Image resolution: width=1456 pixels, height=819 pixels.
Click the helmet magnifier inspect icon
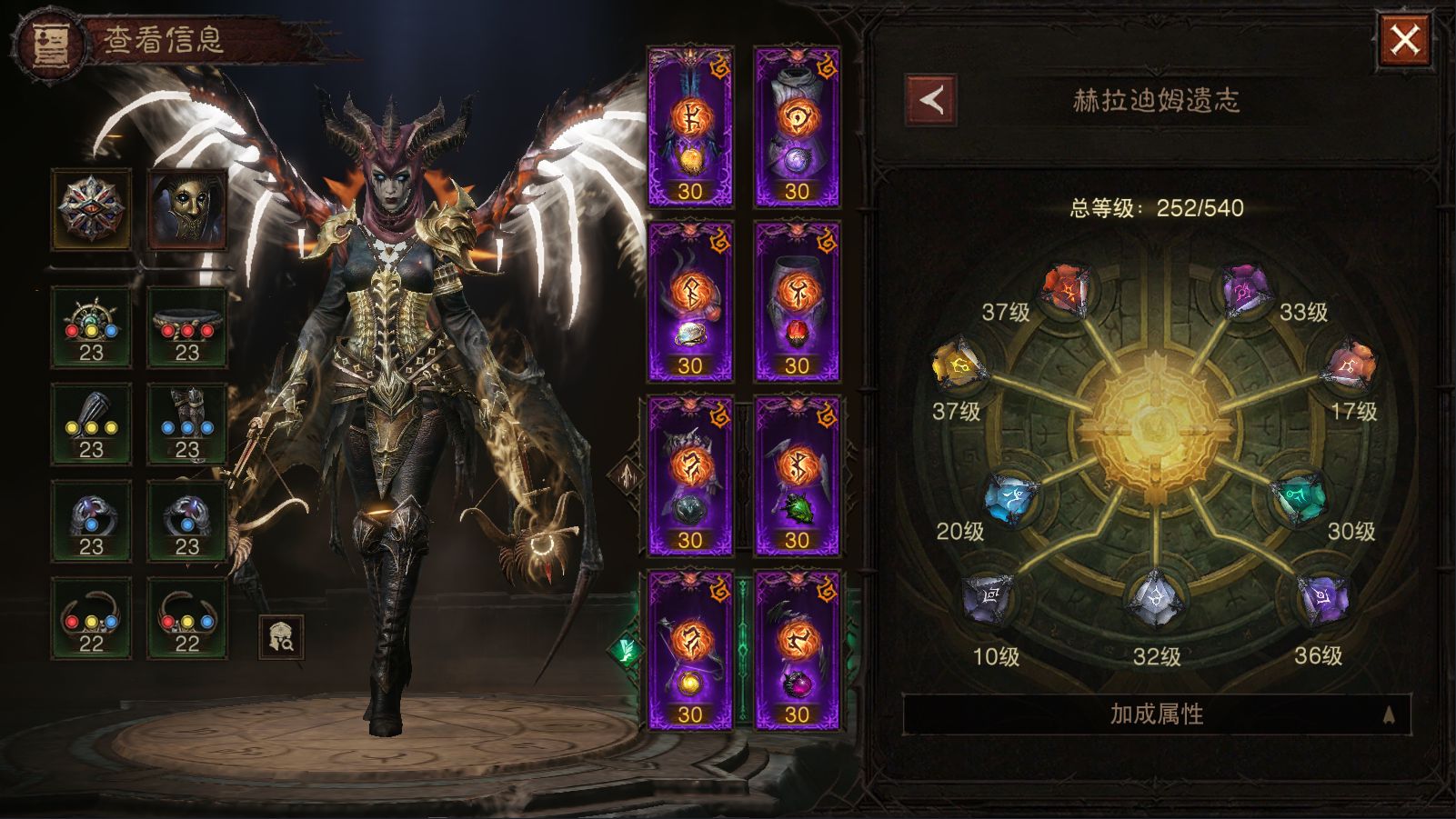tap(281, 637)
